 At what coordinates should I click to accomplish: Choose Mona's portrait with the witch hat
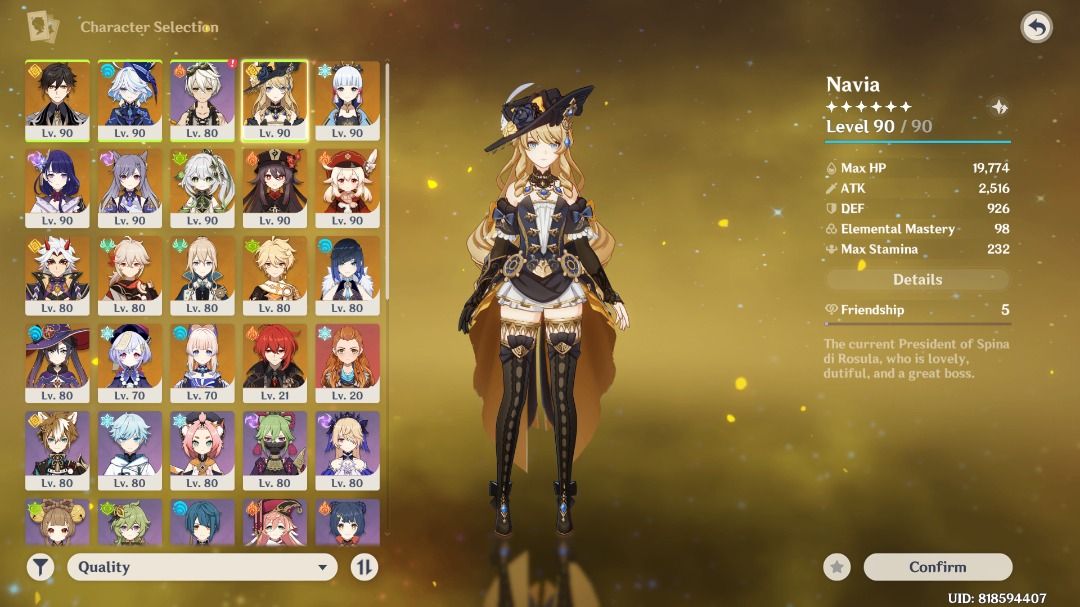57,362
